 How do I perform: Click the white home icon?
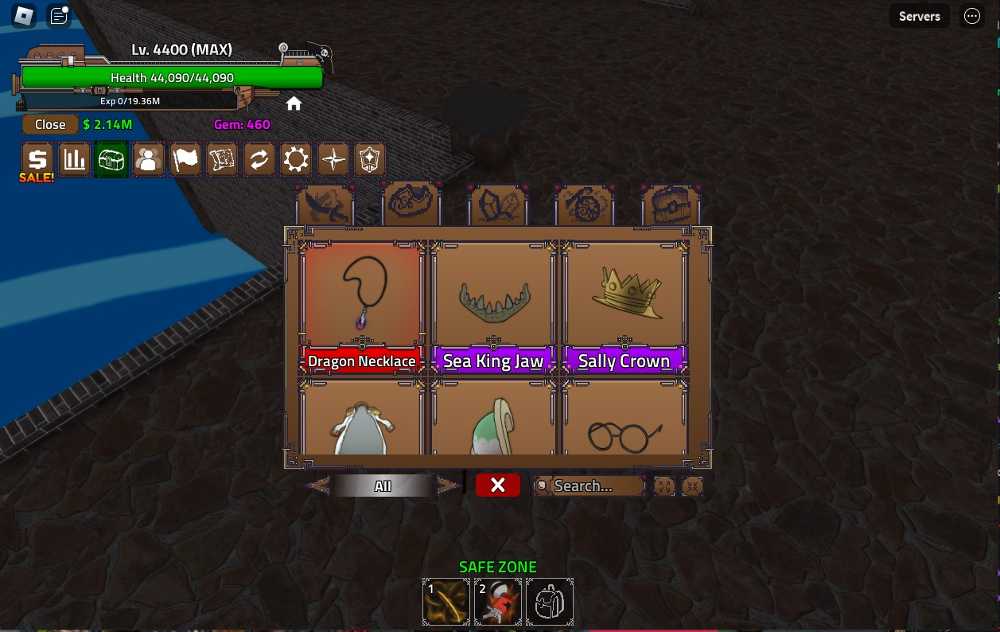tap(294, 104)
